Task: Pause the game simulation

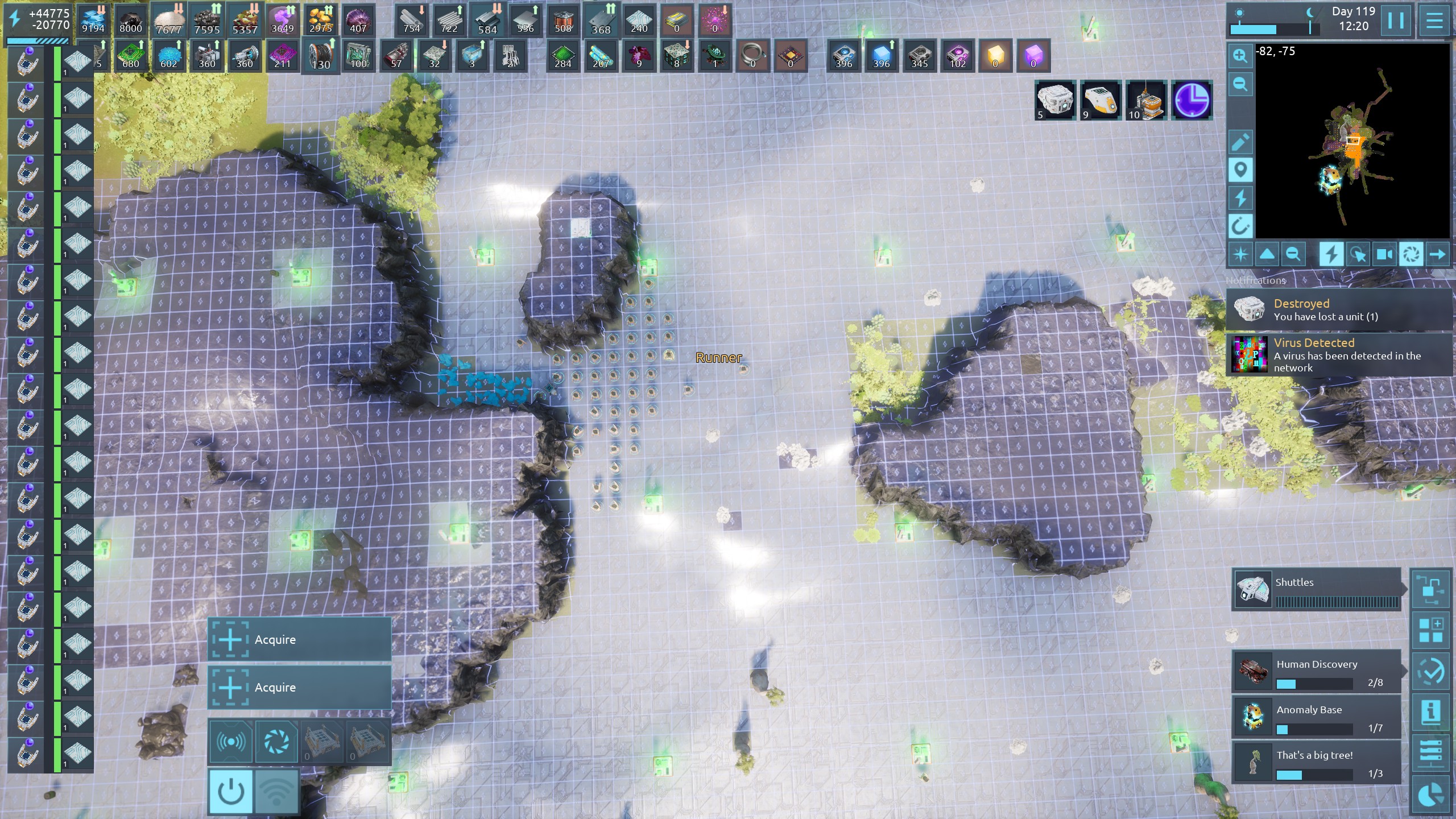Action: [1396, 20]
